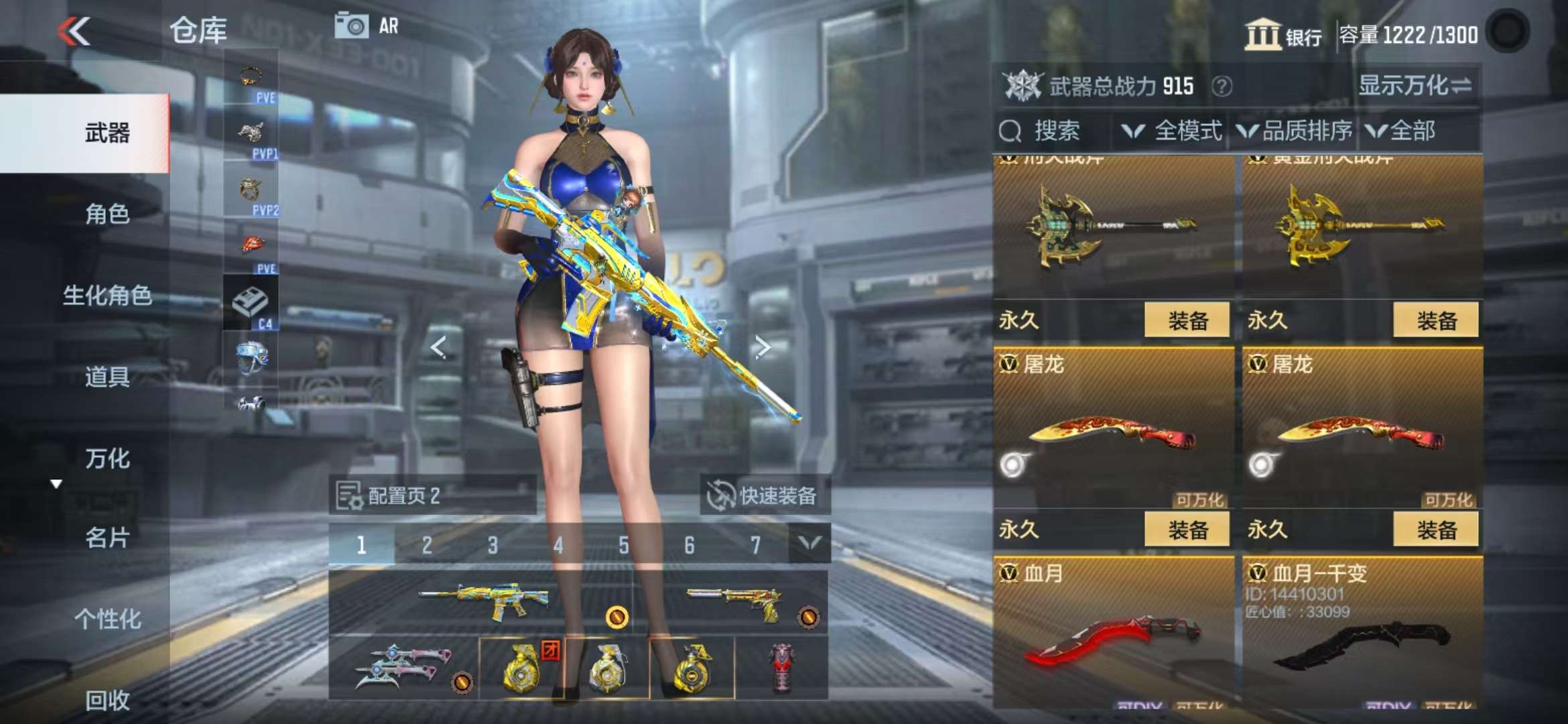Viewport: 1568px width, 724px height.
Task: Show the weapon power help tooltip
Action: pos(1222,86)
